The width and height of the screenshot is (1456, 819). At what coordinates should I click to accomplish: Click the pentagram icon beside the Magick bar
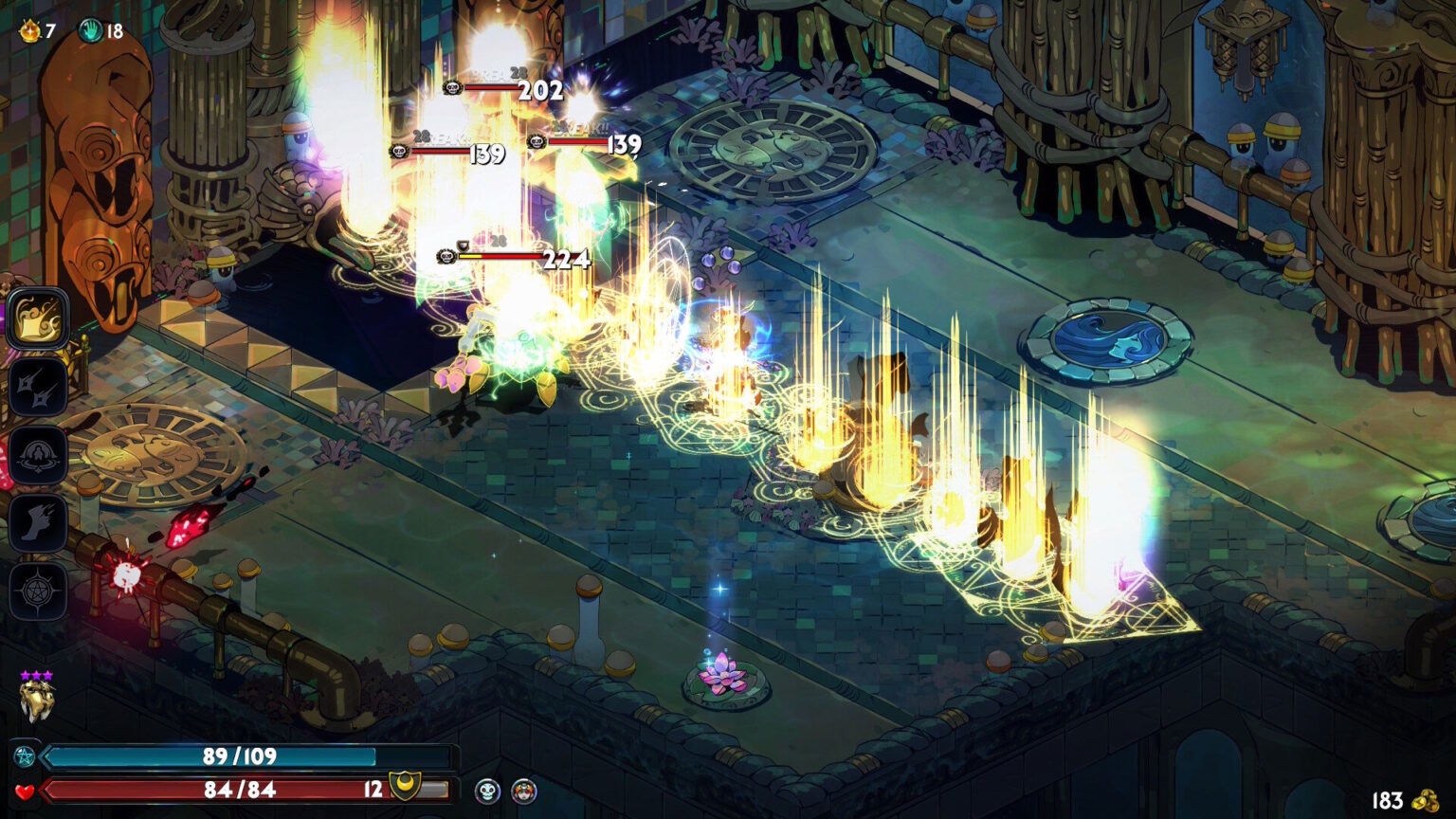click(25, 757)
